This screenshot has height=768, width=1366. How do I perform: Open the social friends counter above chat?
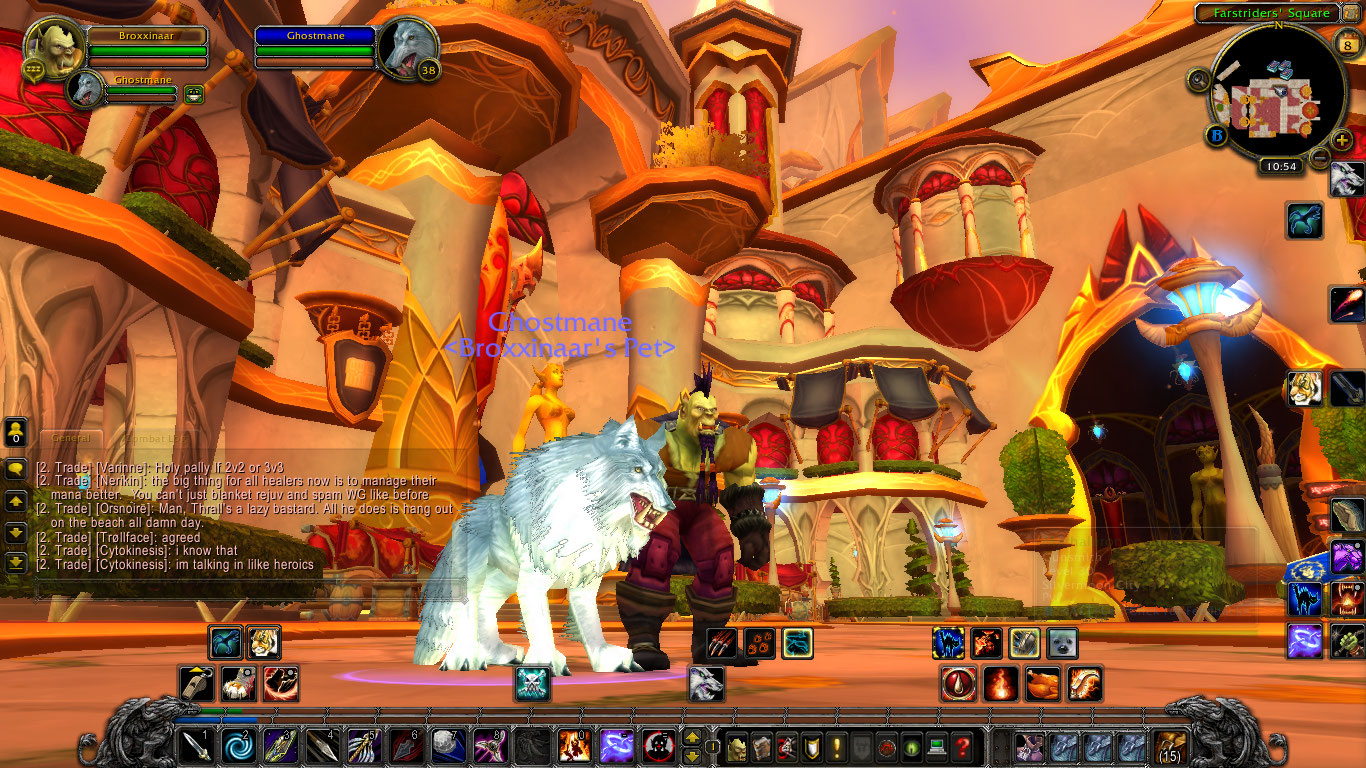[x=15, y=433]
